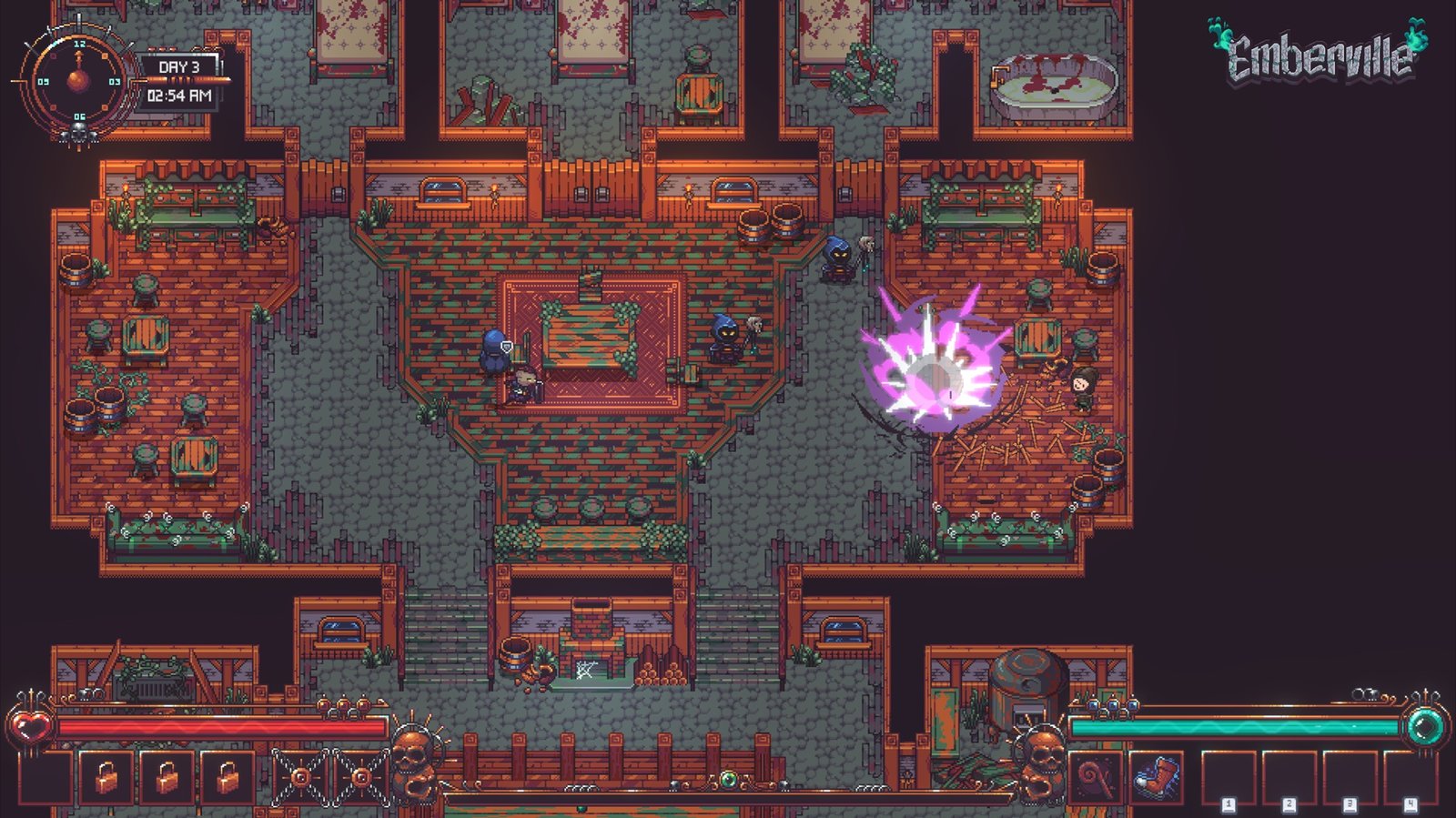Select the empty quick slot numbered 1
This screenshot has width=1456, height=818.
(x=1228, y=778)
